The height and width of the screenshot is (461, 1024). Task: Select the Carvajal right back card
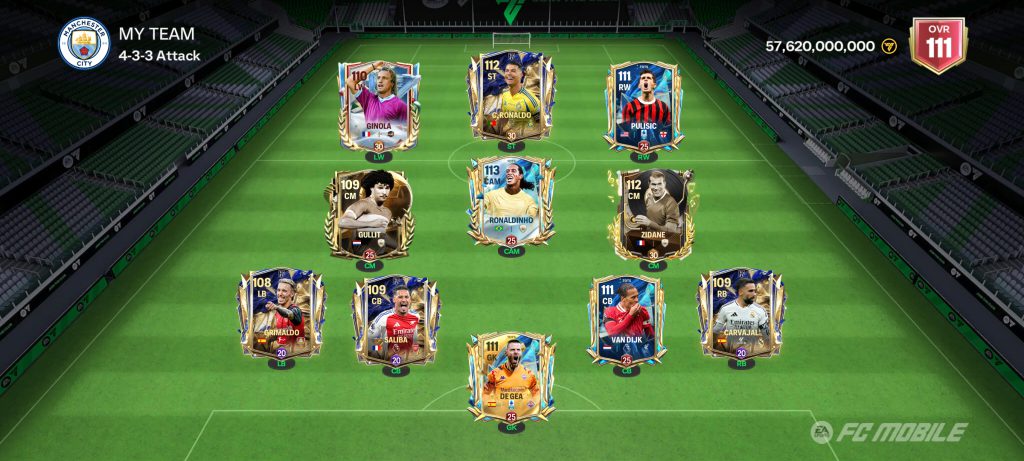741,313
